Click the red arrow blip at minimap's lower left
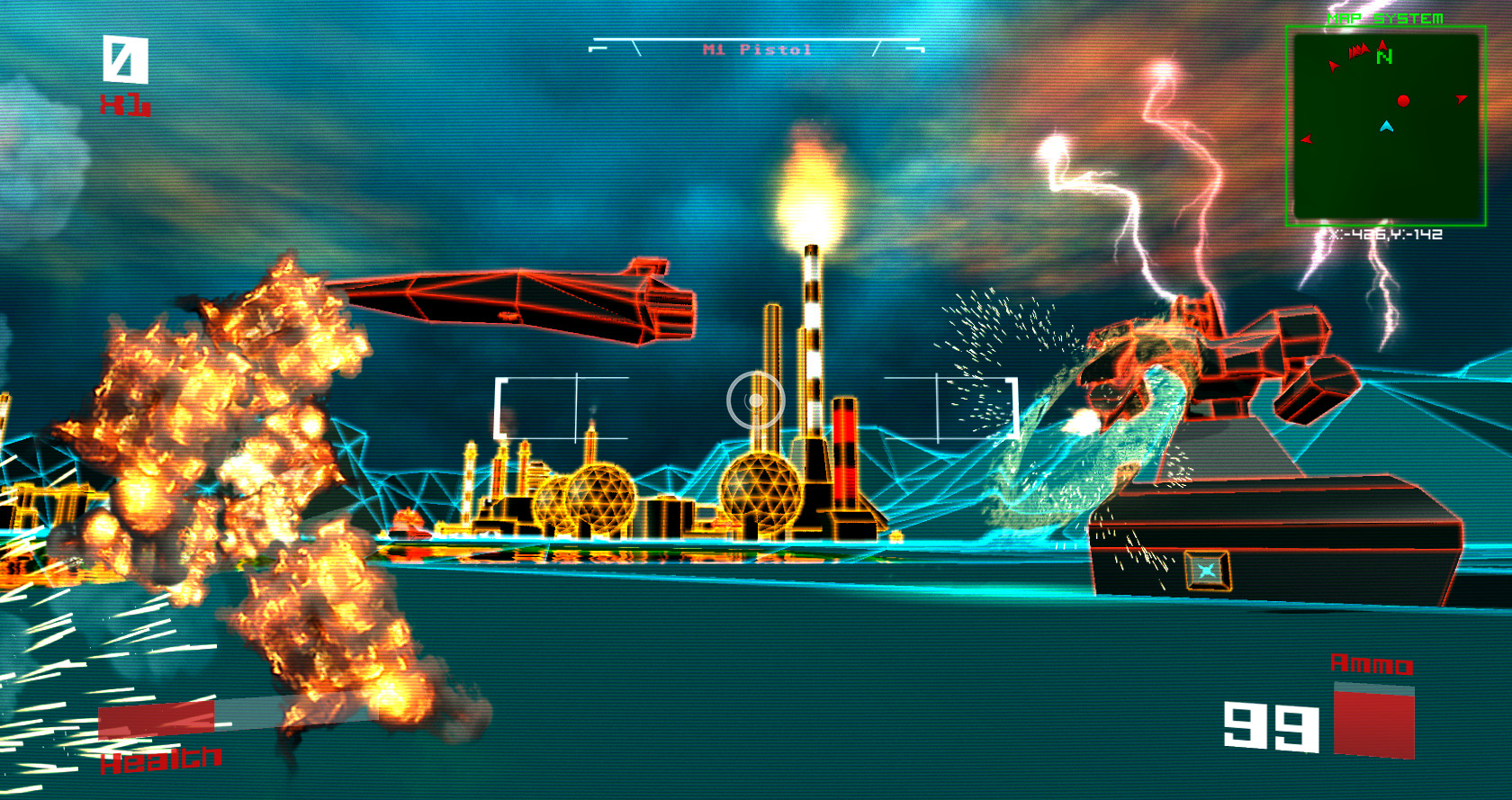The width and height of the screenshot is (1512, 800). (x=1307, y=139)
